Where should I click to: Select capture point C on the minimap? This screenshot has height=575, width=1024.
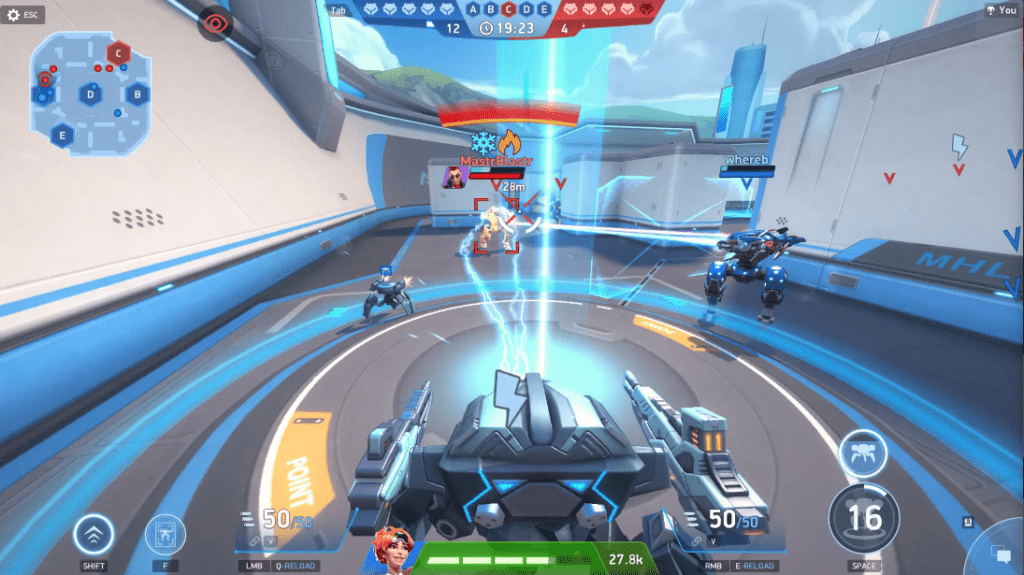coord(119,53)
